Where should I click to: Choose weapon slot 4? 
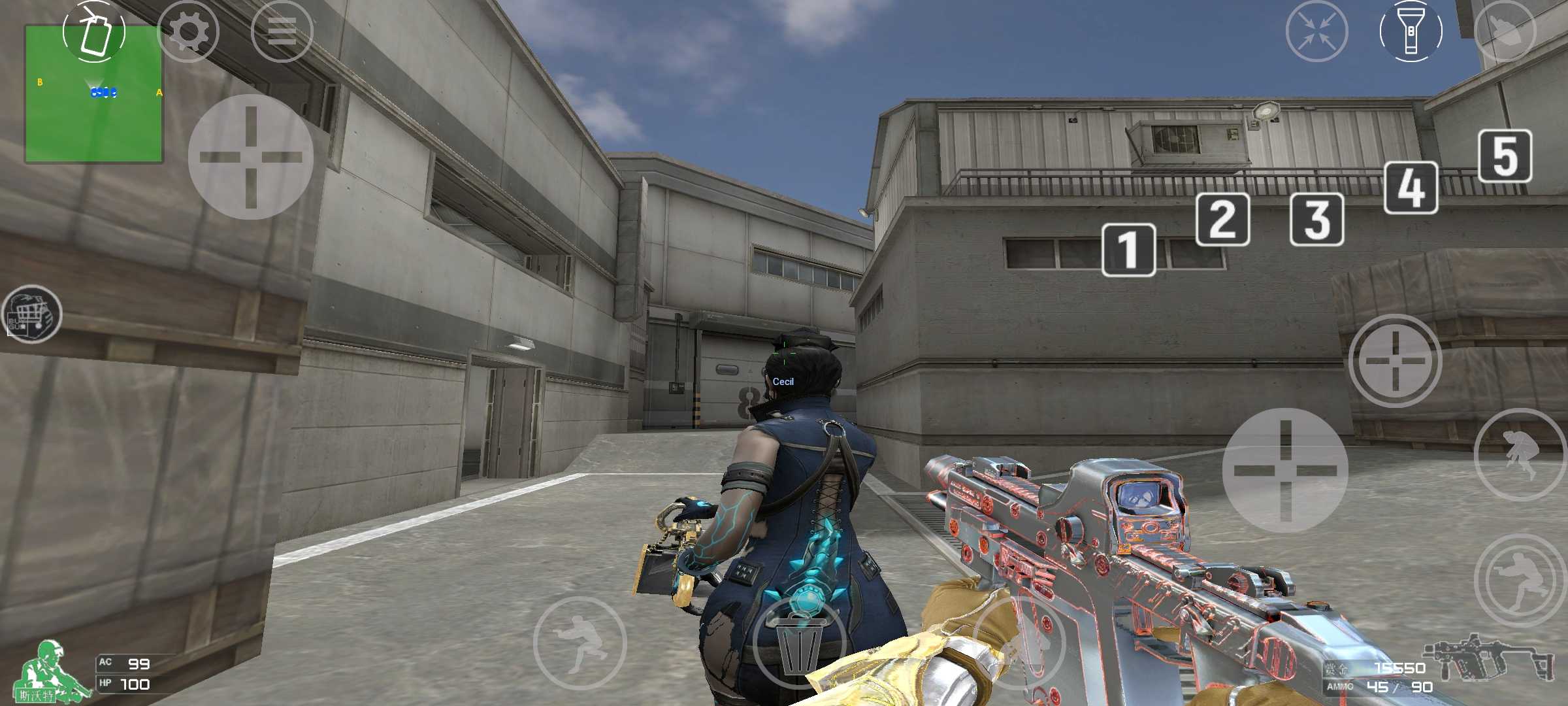click(1411, 188)
